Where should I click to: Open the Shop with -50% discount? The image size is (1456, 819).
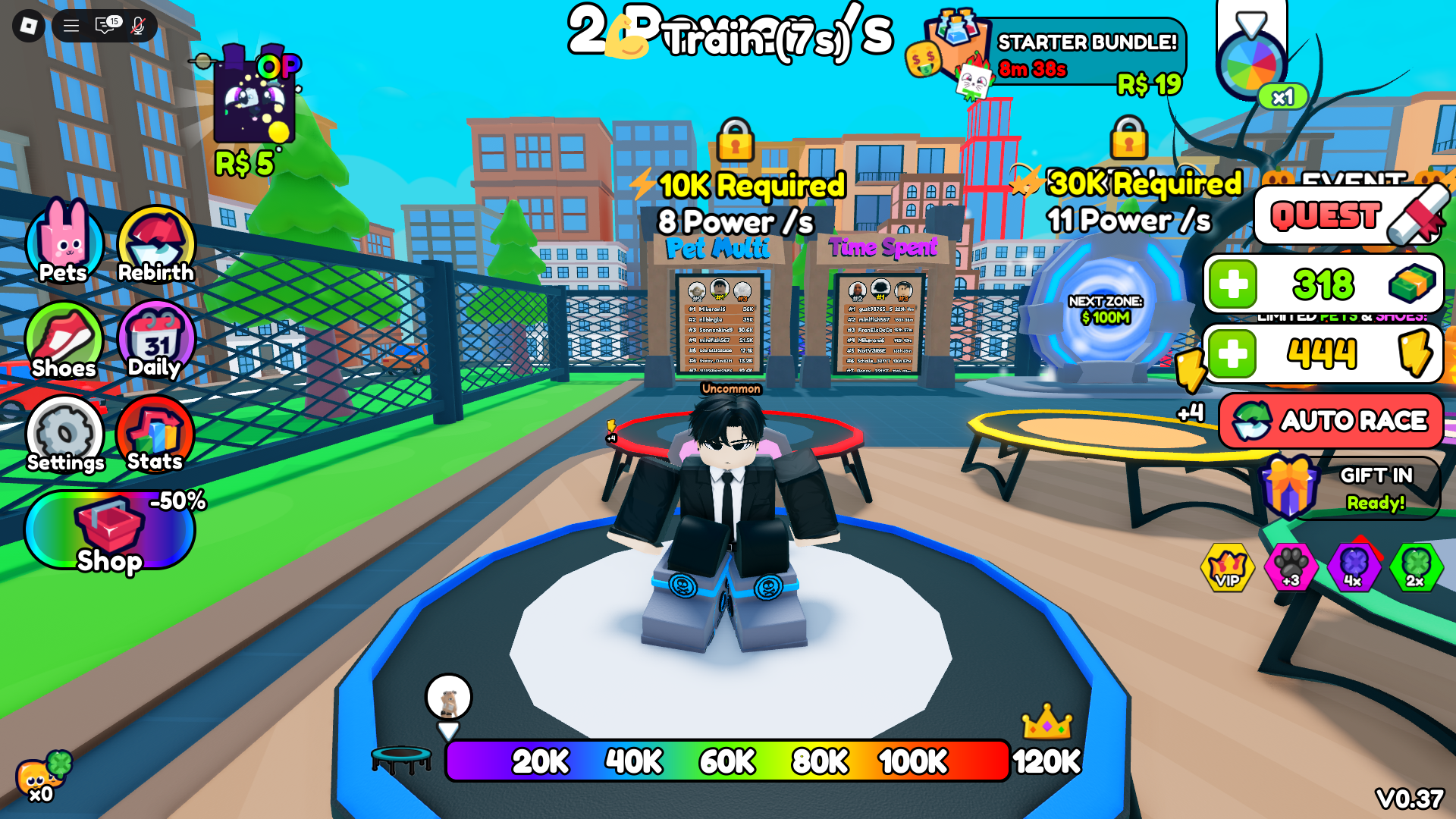pyautogui.click(x=110, y=531)
